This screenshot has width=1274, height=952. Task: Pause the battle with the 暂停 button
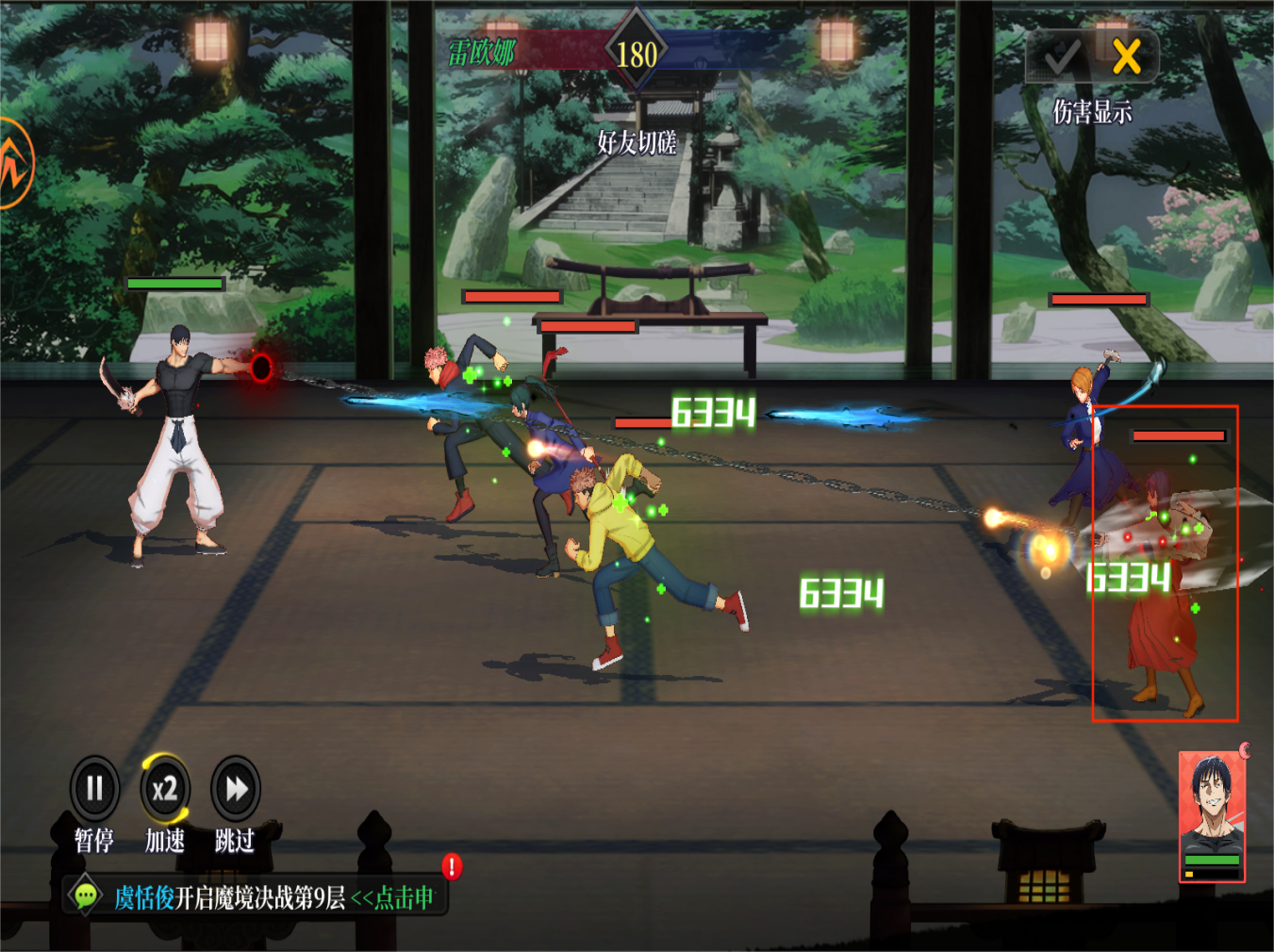pos(94,789)
